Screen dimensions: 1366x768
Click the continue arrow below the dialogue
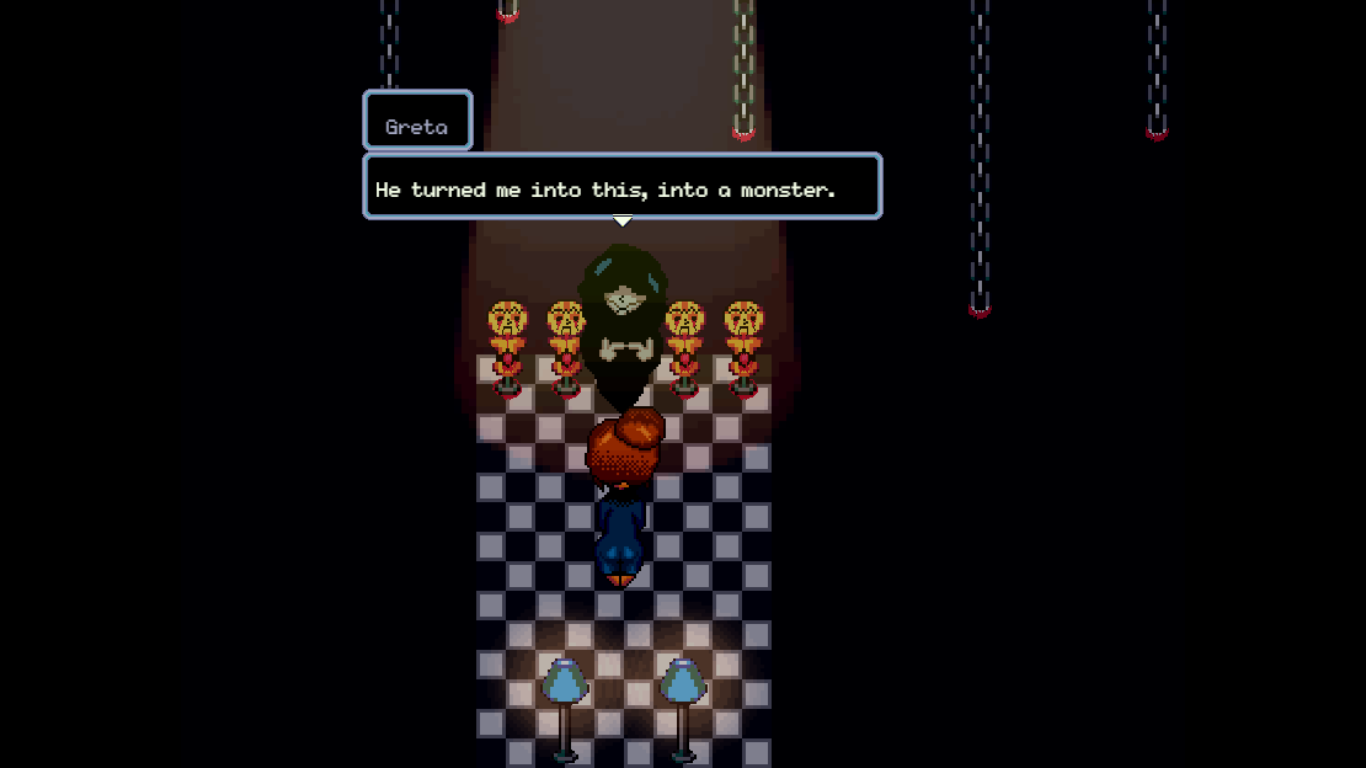tap(623, 219)
